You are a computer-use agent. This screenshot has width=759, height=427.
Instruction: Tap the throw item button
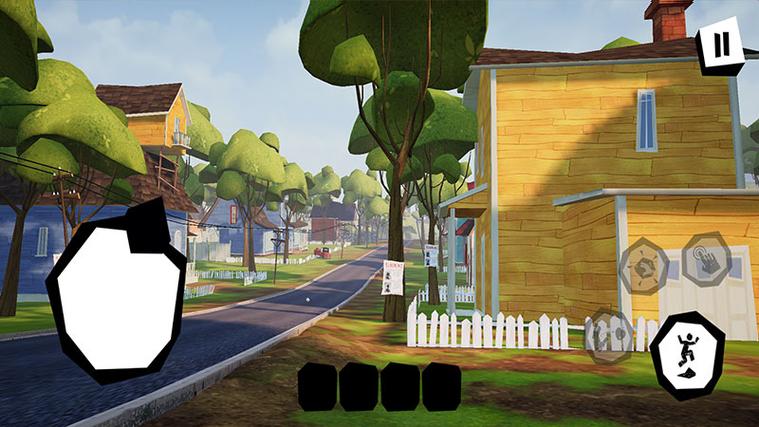pos(645,268)
